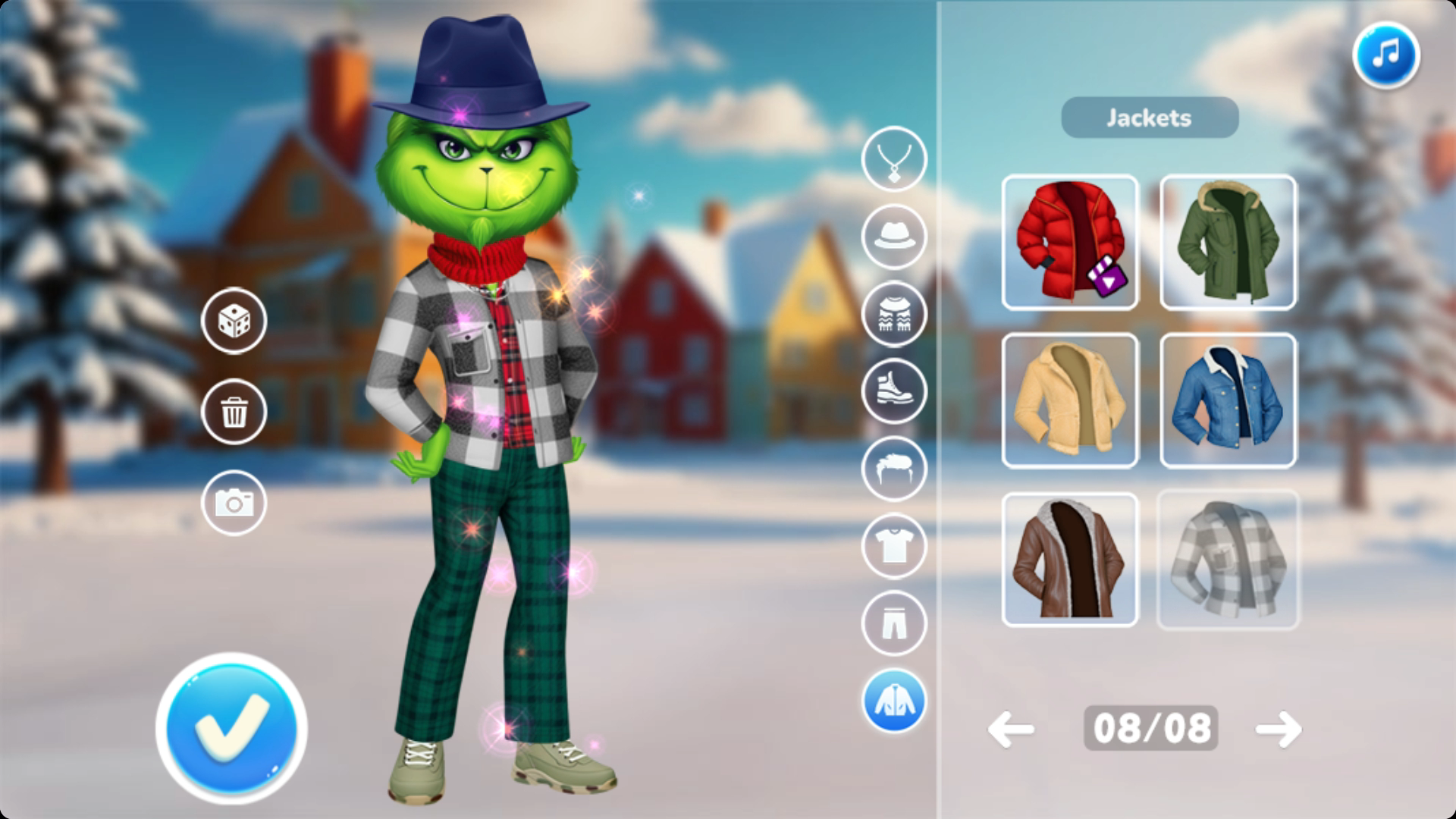The height and width of the screenshot is (819, 1456).
Task: Equip the blue denim jacket
Action: 1227,400
